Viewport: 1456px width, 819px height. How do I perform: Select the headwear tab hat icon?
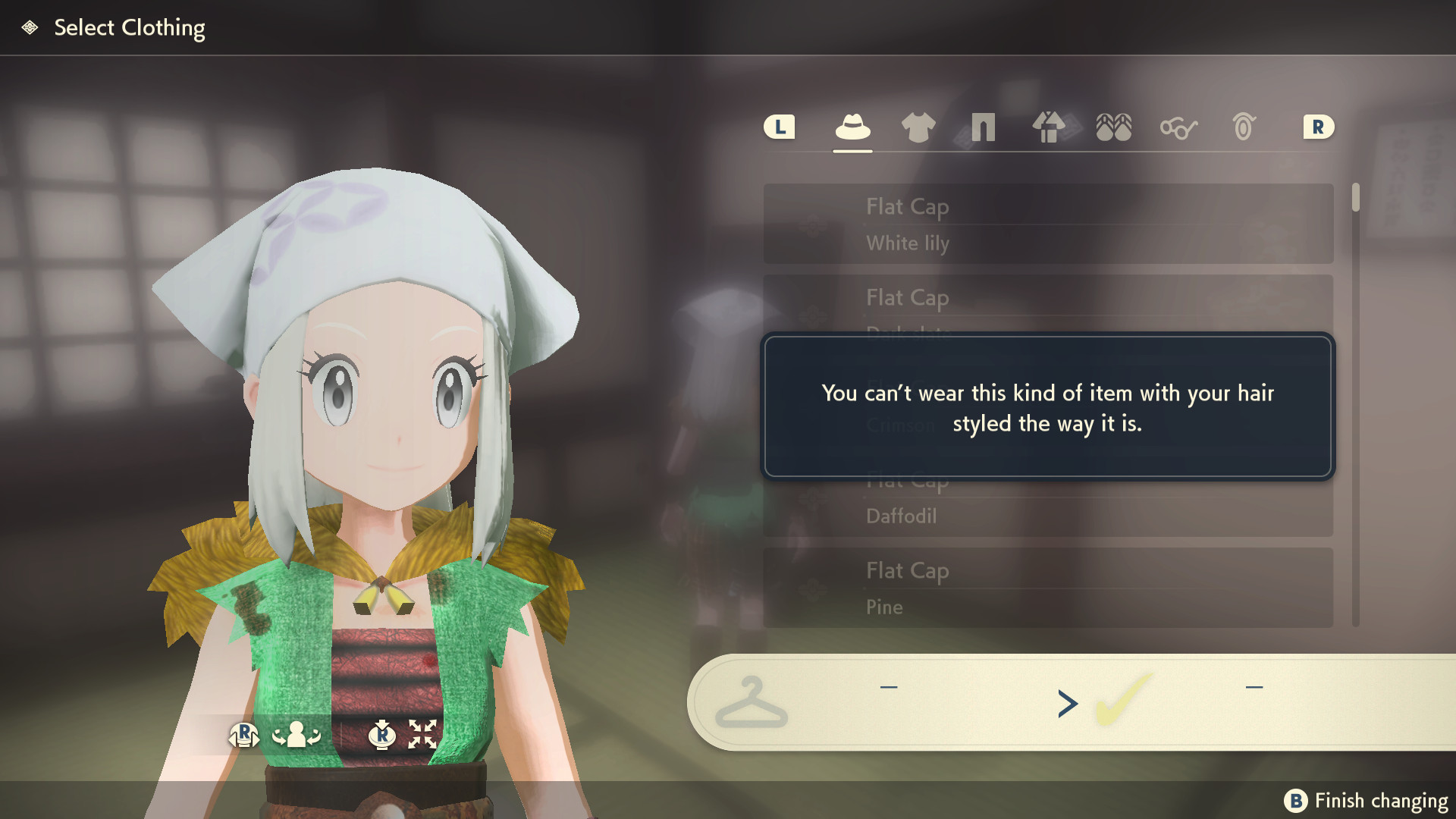[852, 127]
